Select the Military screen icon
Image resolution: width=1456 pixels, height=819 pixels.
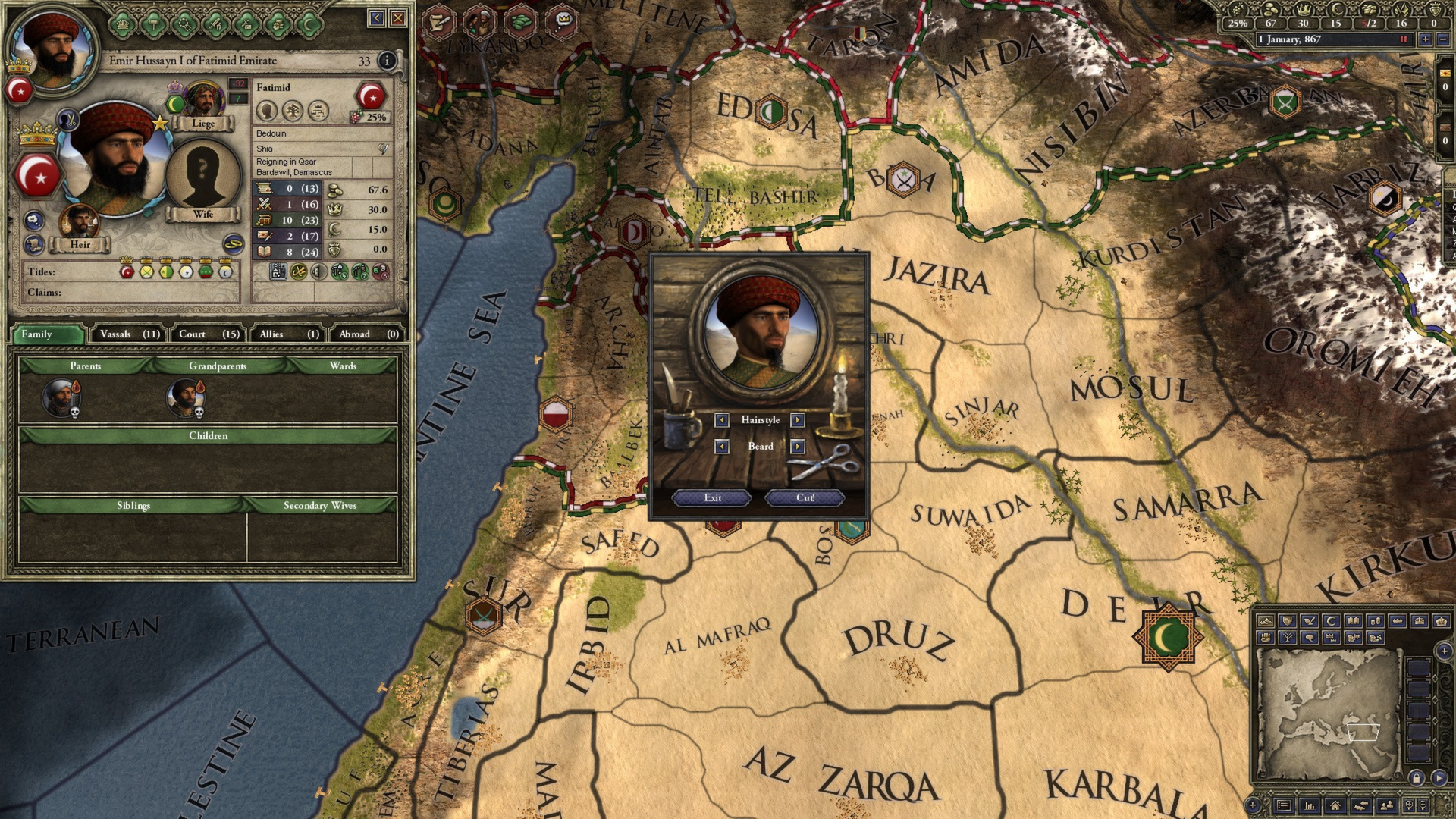215,24
